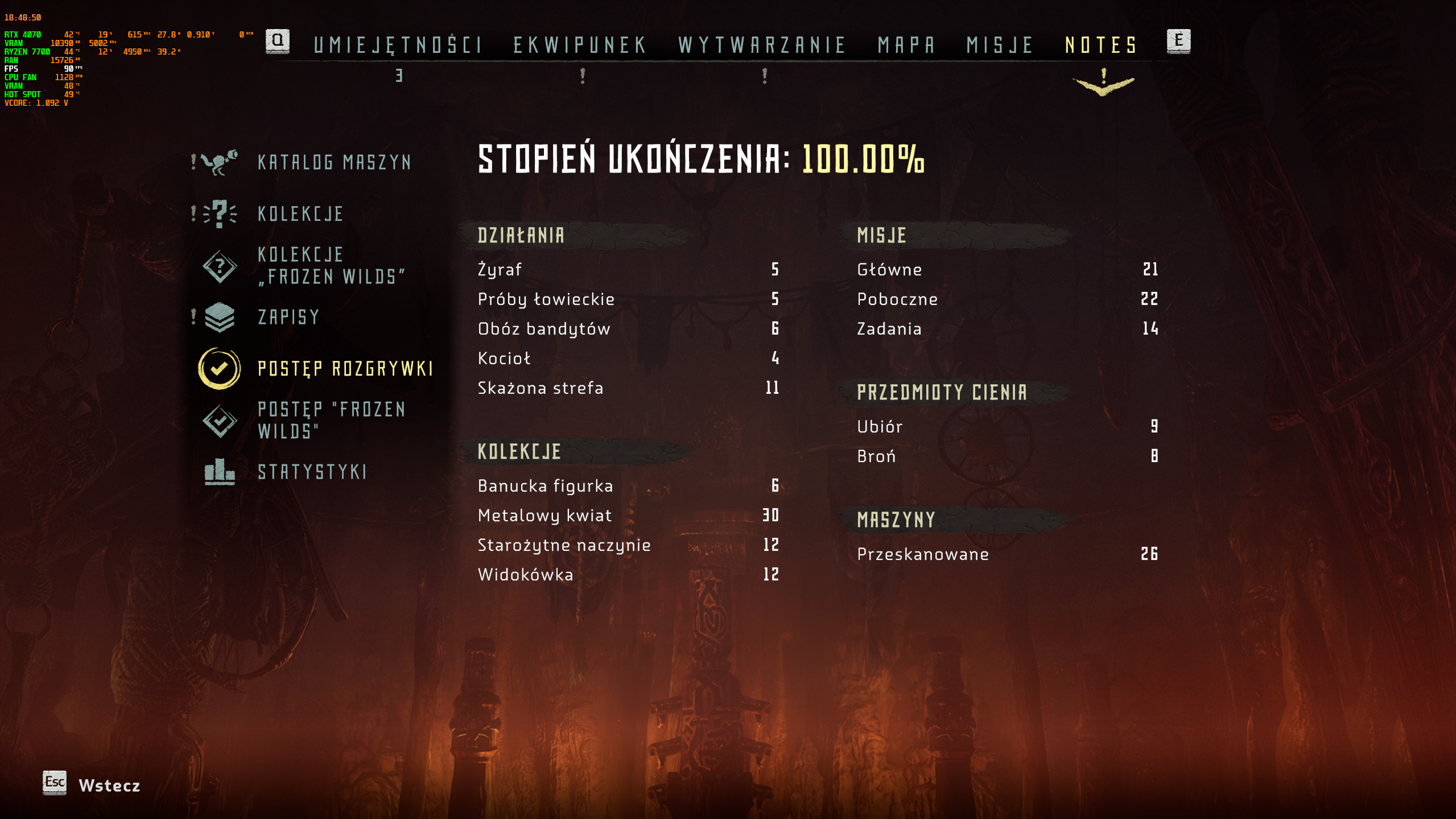Open Postęp "Frozen Wilds" entry
This screenshot has height=819, width=1456.
tap(331, 420)
